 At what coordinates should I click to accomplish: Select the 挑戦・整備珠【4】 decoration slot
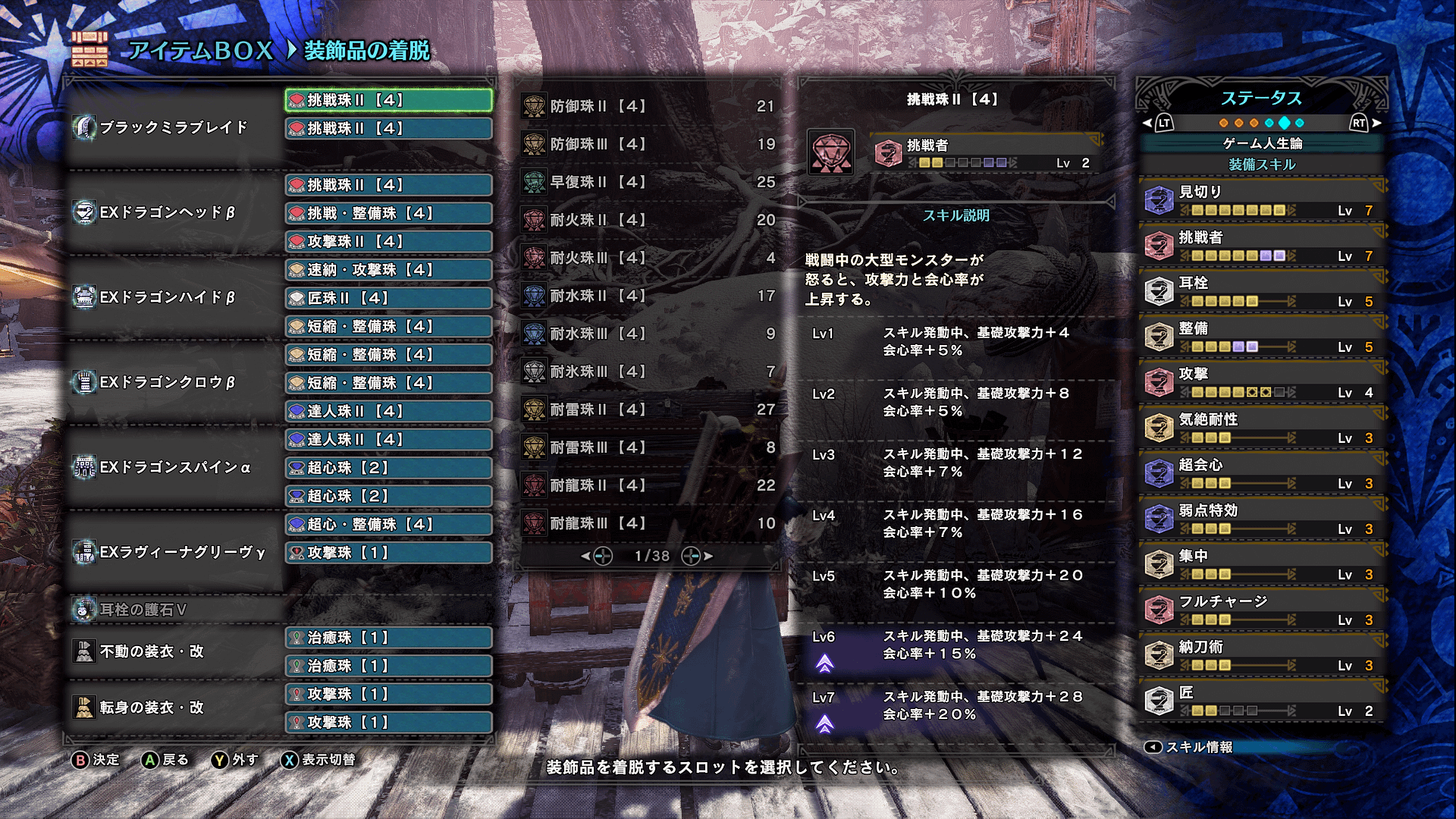[388, 213]
